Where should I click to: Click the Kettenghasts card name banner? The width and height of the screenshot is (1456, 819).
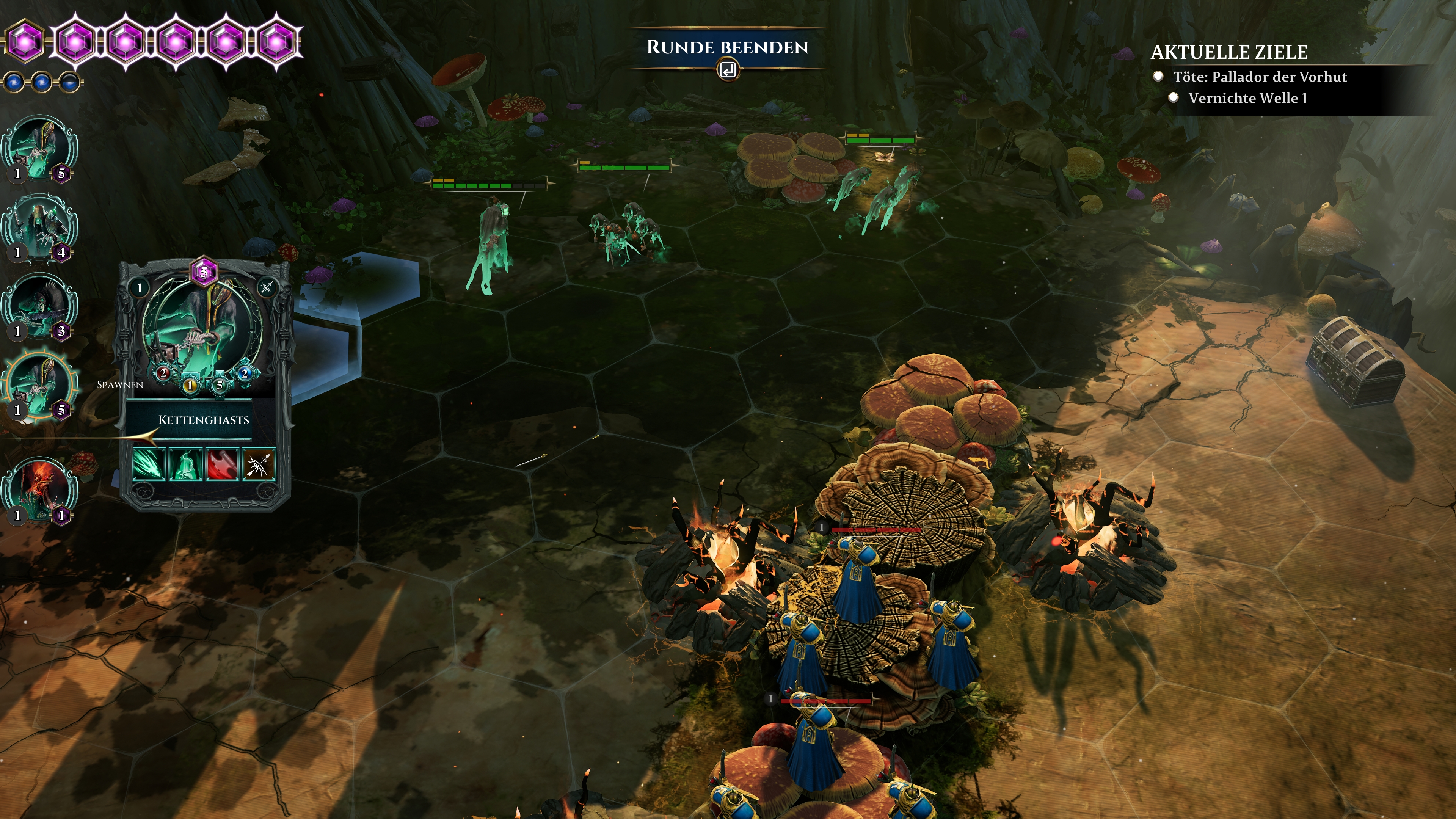(x=204, y=420)
